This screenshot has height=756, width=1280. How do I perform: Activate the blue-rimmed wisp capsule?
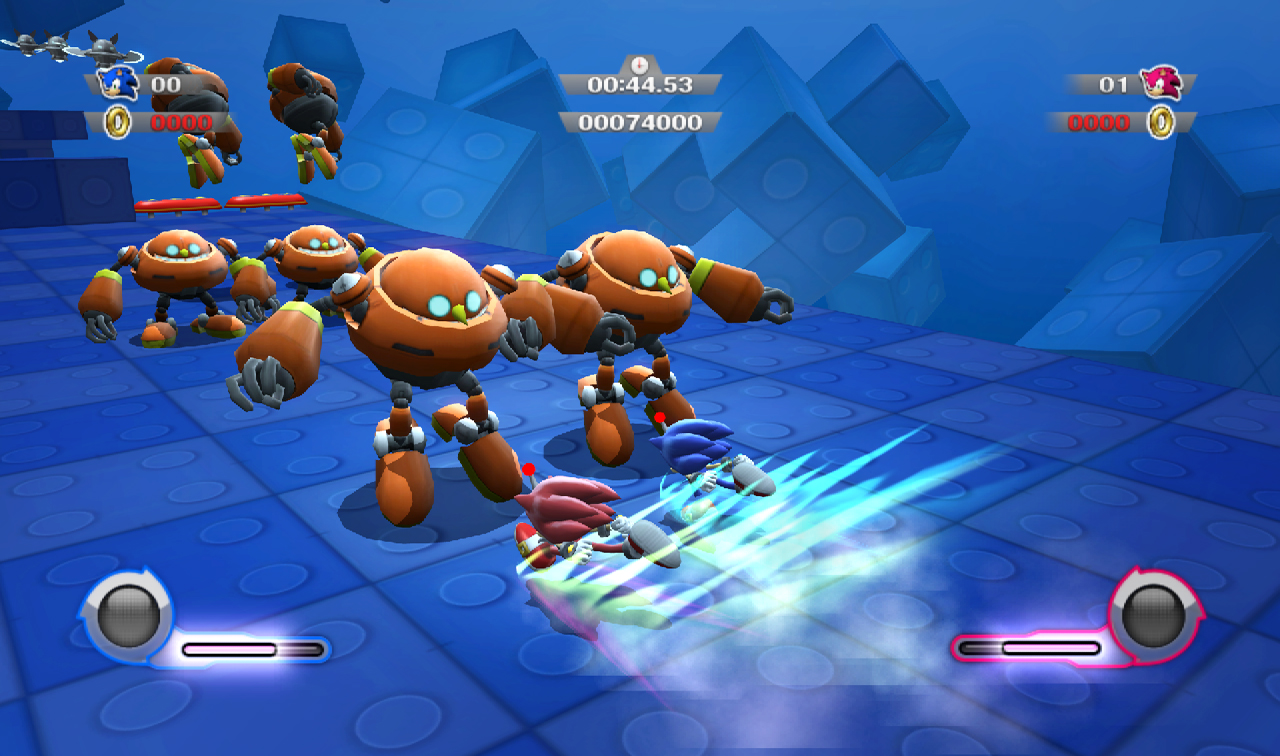[128, 612]
